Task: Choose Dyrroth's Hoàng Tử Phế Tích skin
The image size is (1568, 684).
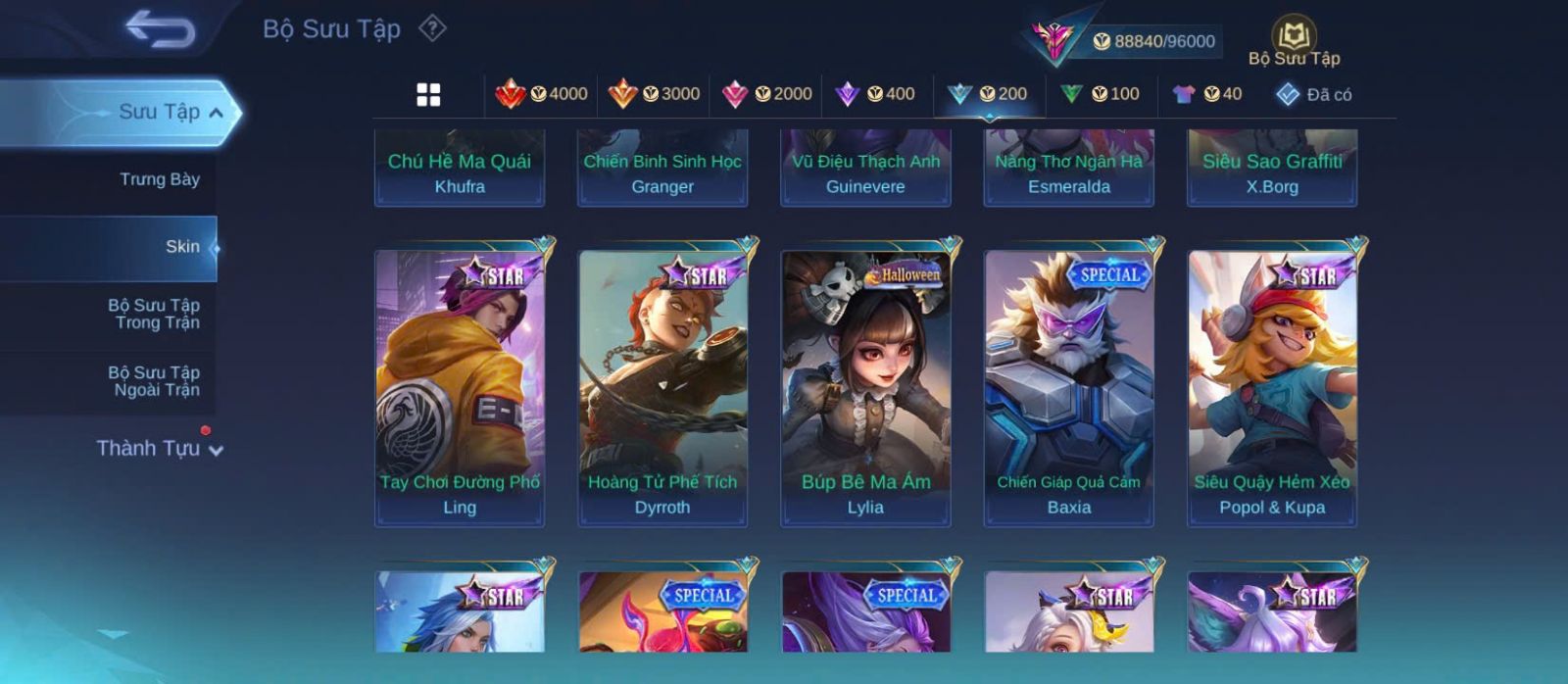Action: pyautogui.click(x=662, y=387)
